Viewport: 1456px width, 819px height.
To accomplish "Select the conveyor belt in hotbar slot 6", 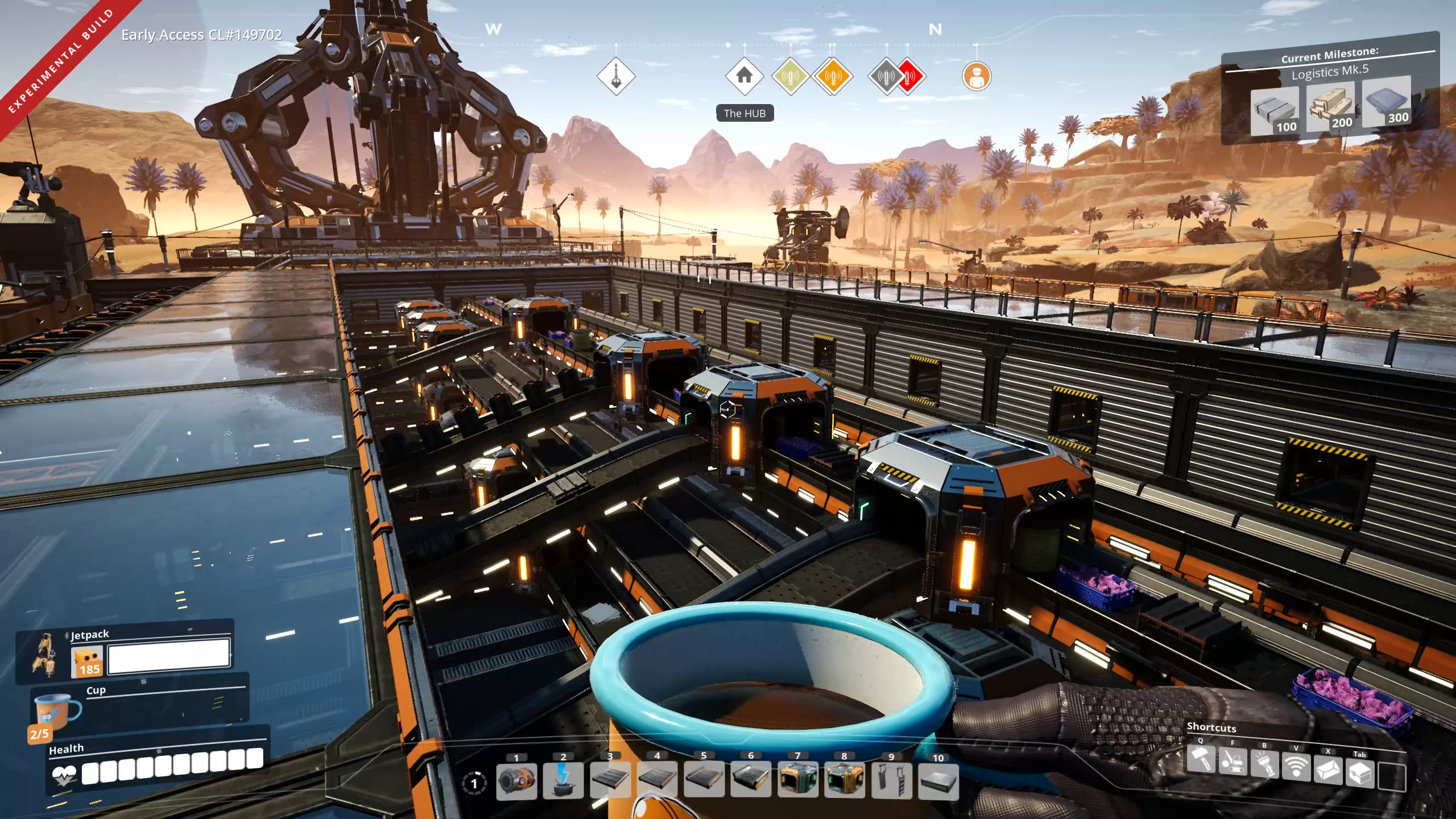I will pos(751,781).
